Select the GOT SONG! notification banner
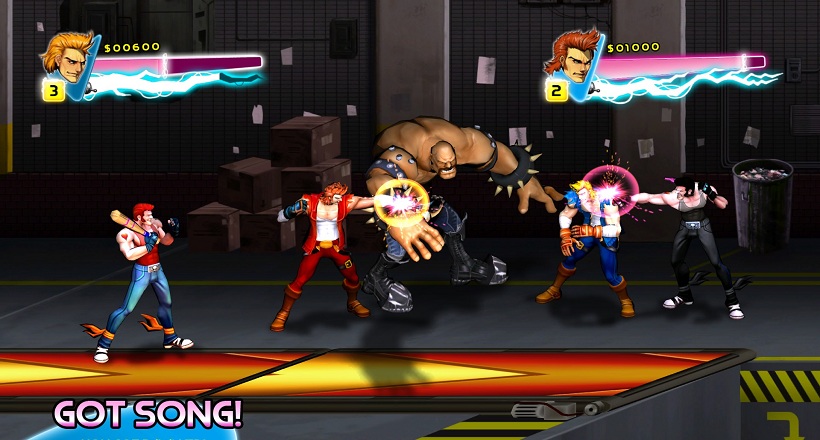Viewport: 820px width, 440px height. (x=148, y=413)
